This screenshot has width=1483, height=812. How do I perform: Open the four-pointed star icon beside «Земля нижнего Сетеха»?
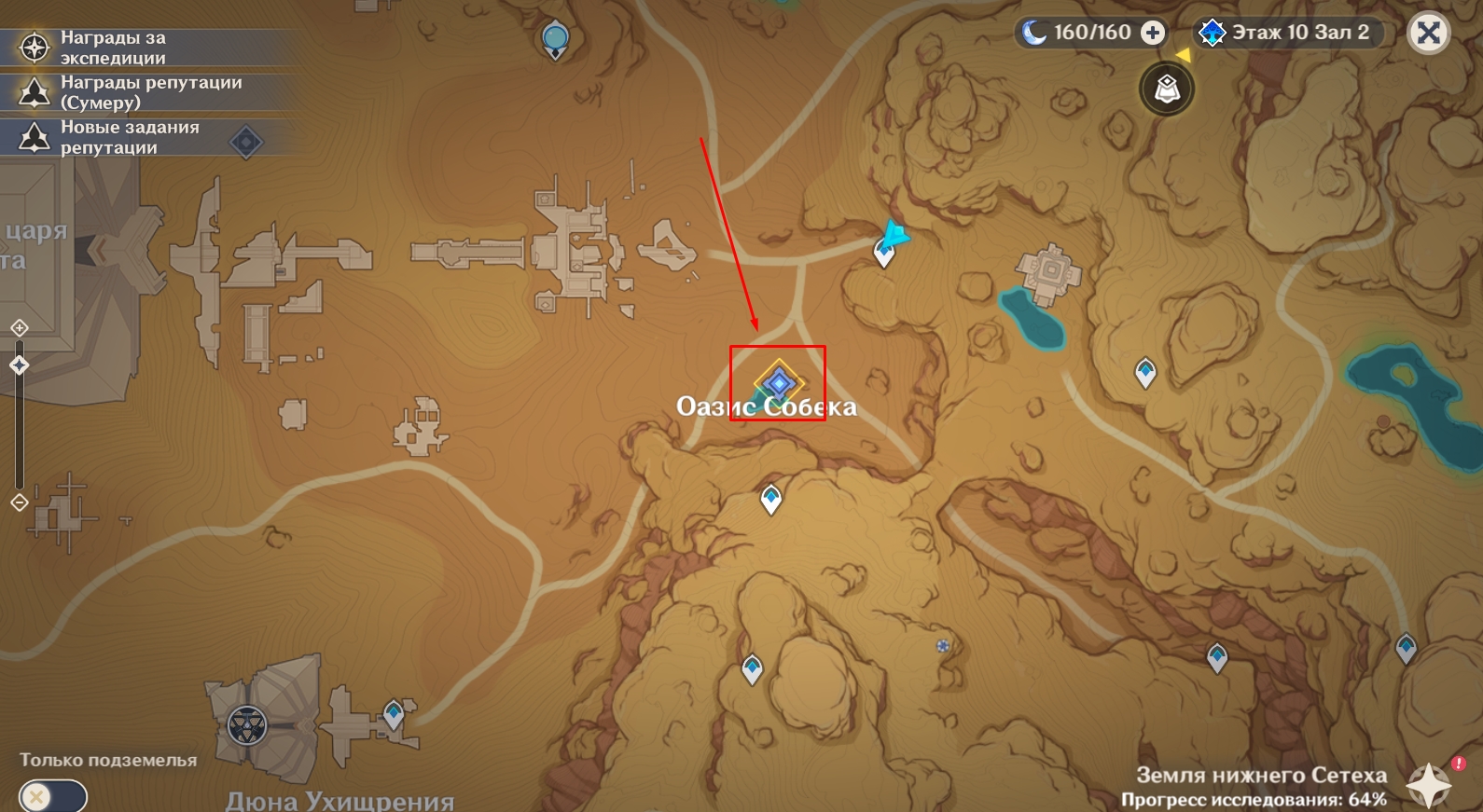coord(1429,785)
